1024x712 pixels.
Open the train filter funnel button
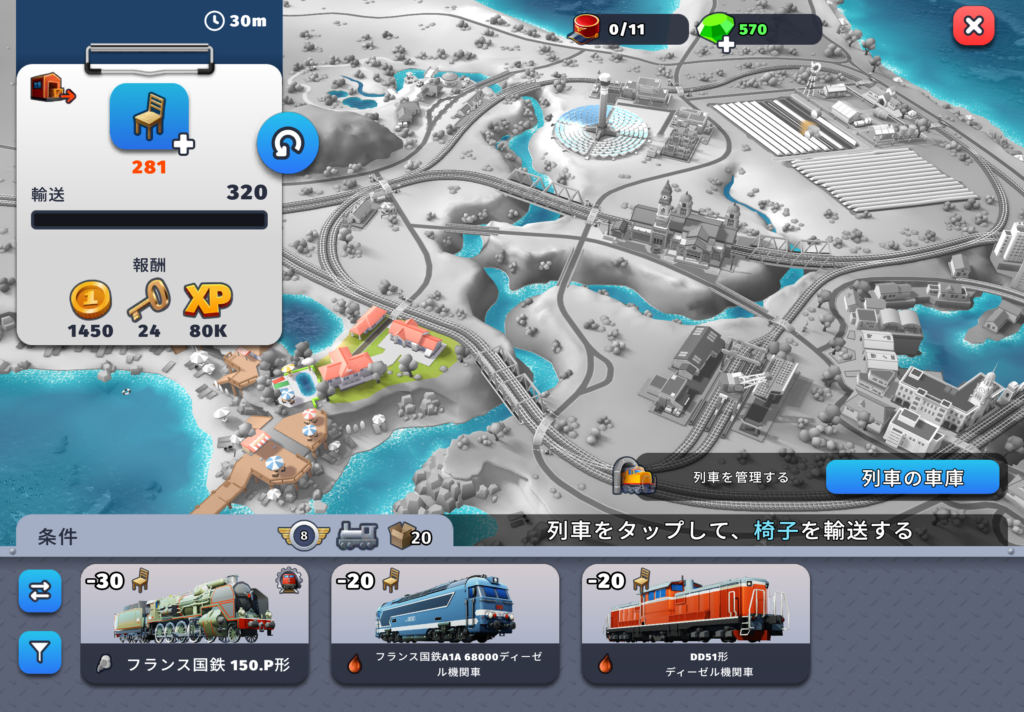(x=40, y=653)
